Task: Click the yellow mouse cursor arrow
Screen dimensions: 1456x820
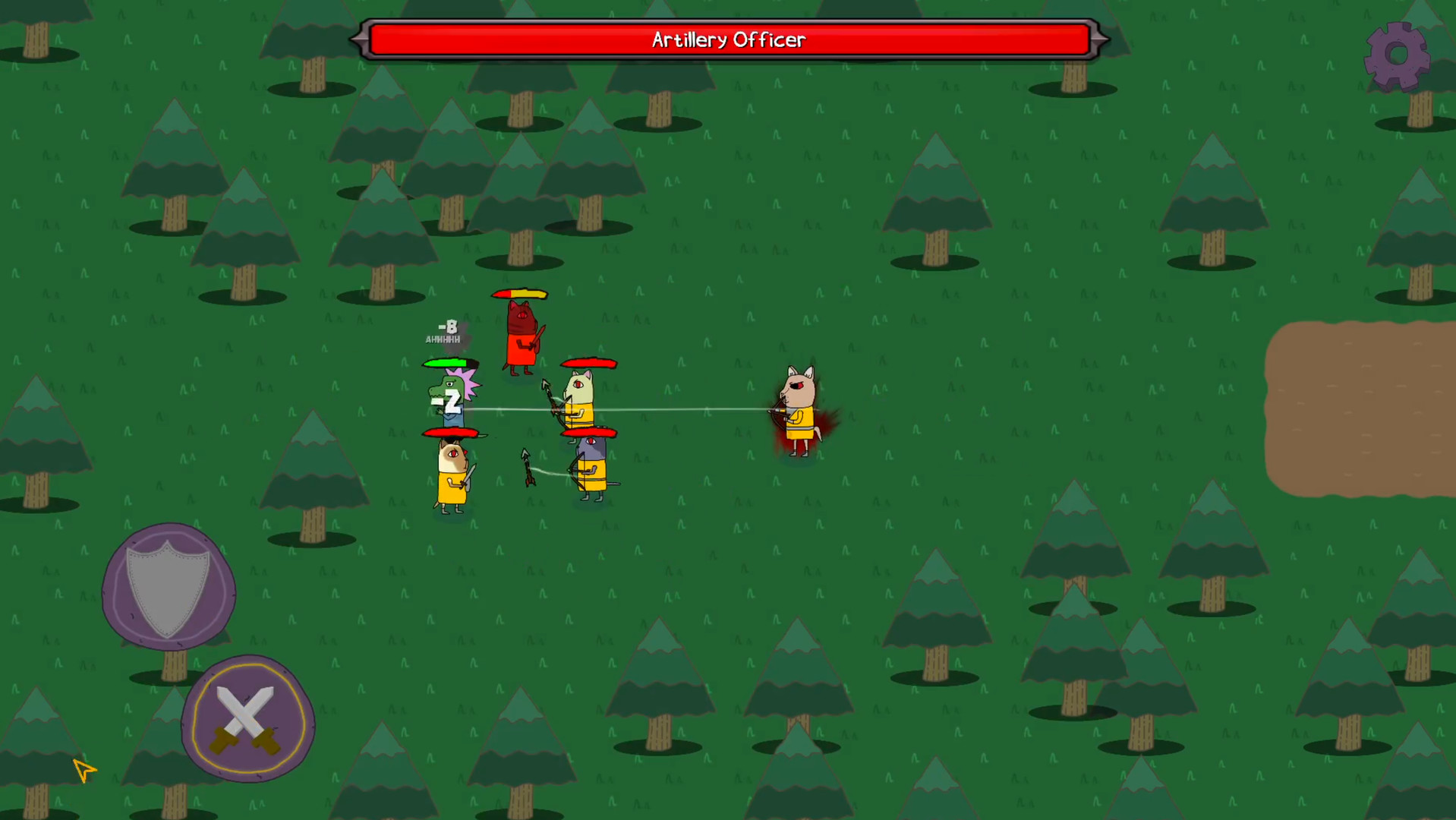Action: pos(84,770)
